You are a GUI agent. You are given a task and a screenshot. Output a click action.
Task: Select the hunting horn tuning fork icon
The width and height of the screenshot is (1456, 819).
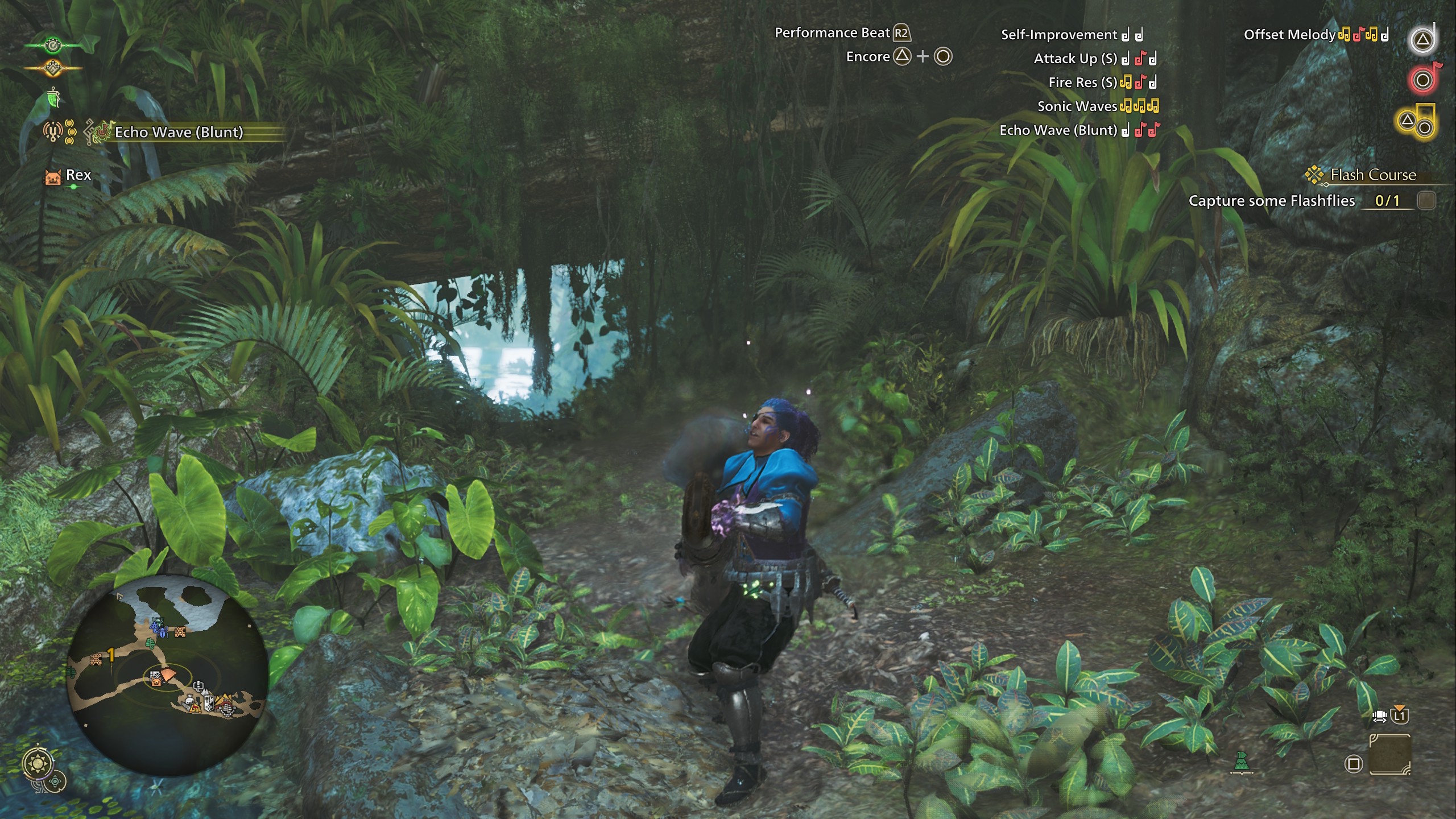click(x=52, y=132)
